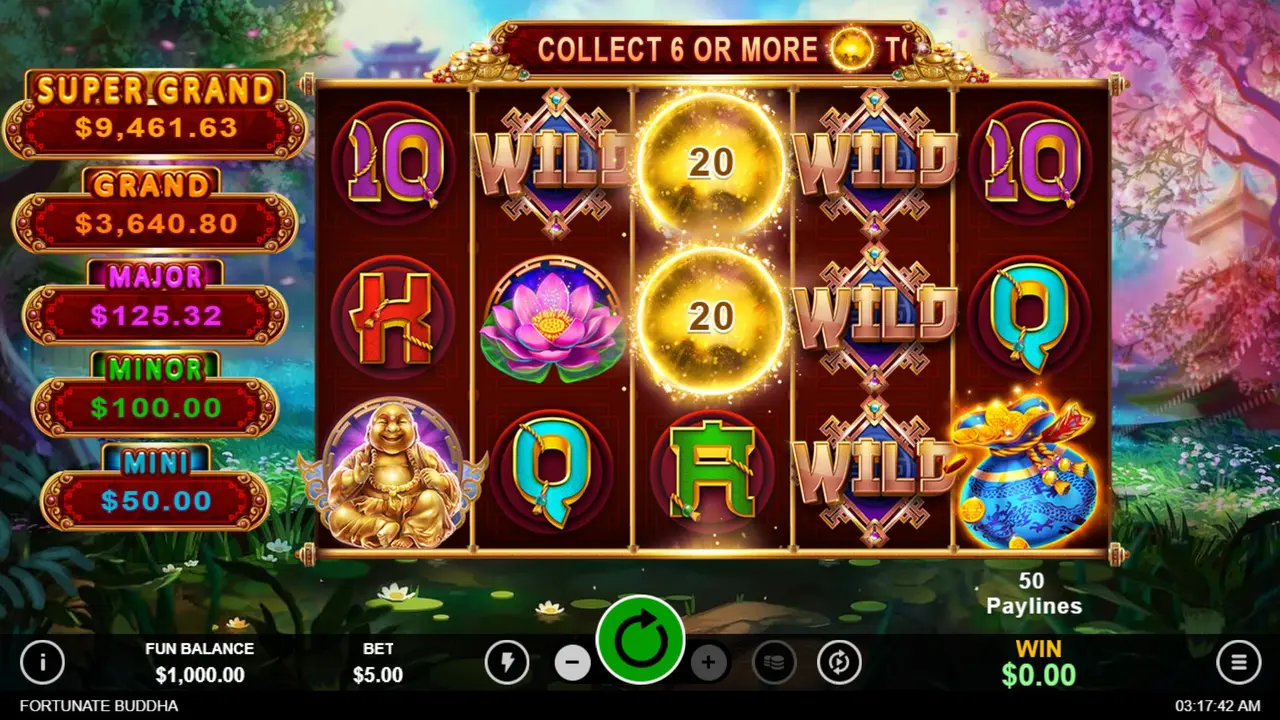Increase the bet with the plus button
Screen dimensions: 1280x720
(710, 662)
